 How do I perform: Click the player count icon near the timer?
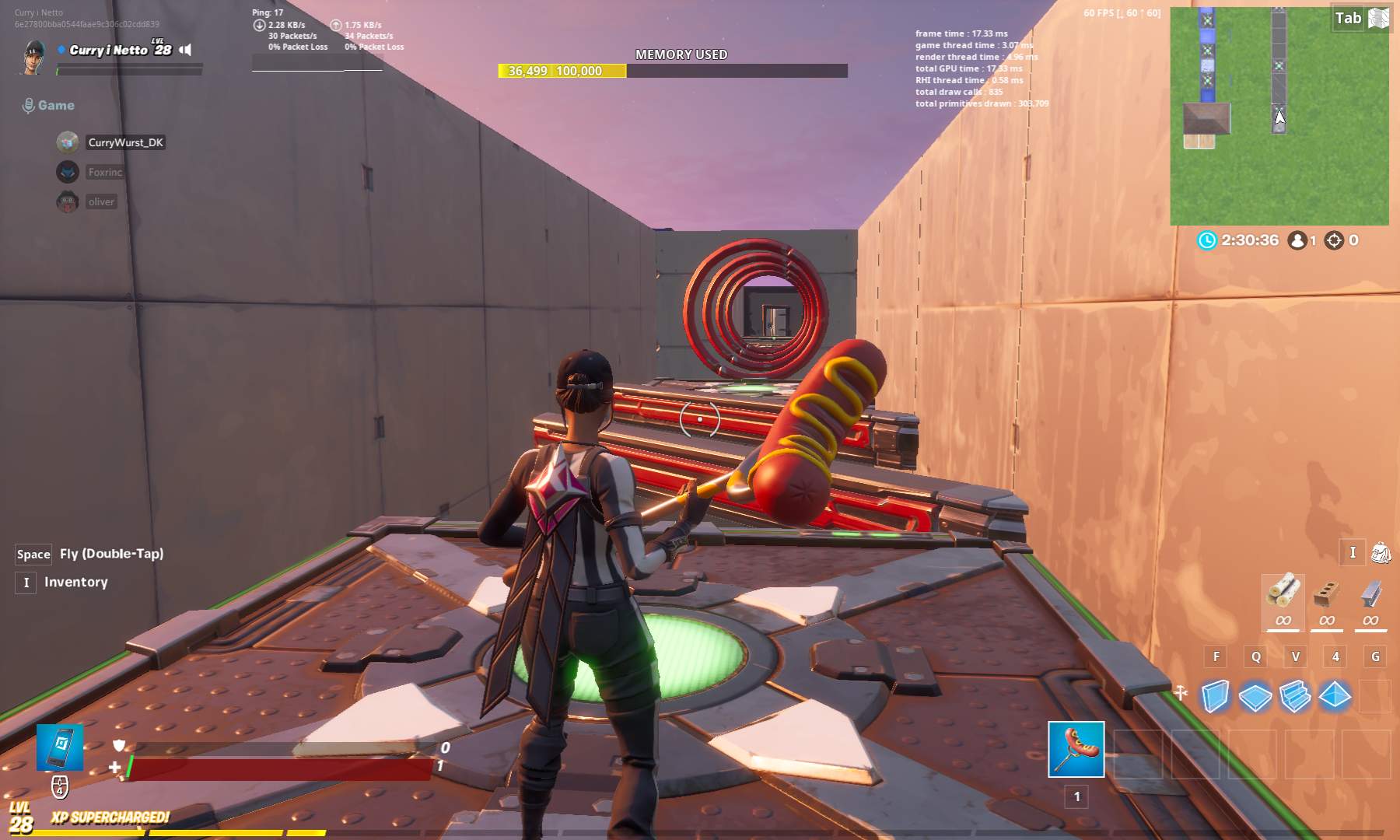tap(1299, 241)
